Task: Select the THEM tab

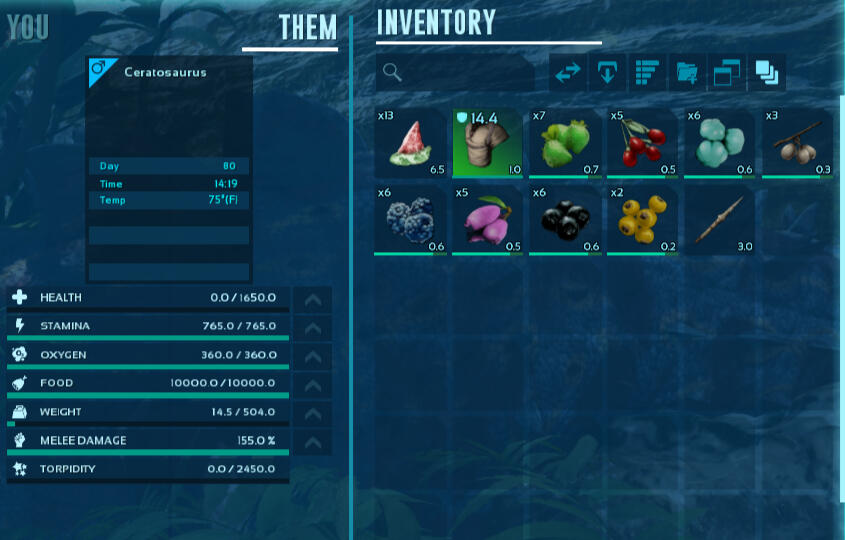Action: click(307, 28)
